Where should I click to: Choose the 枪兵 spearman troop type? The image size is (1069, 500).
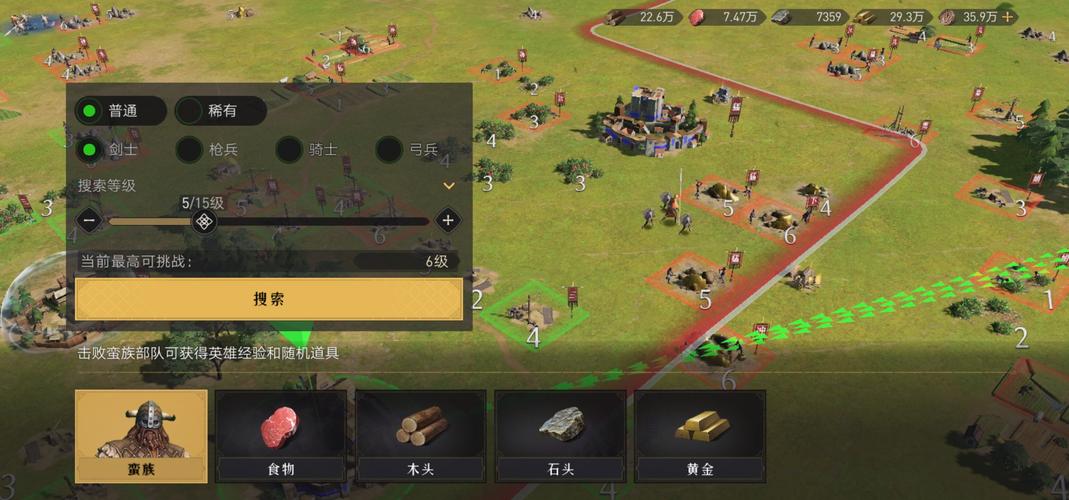[x=209, y=150]
